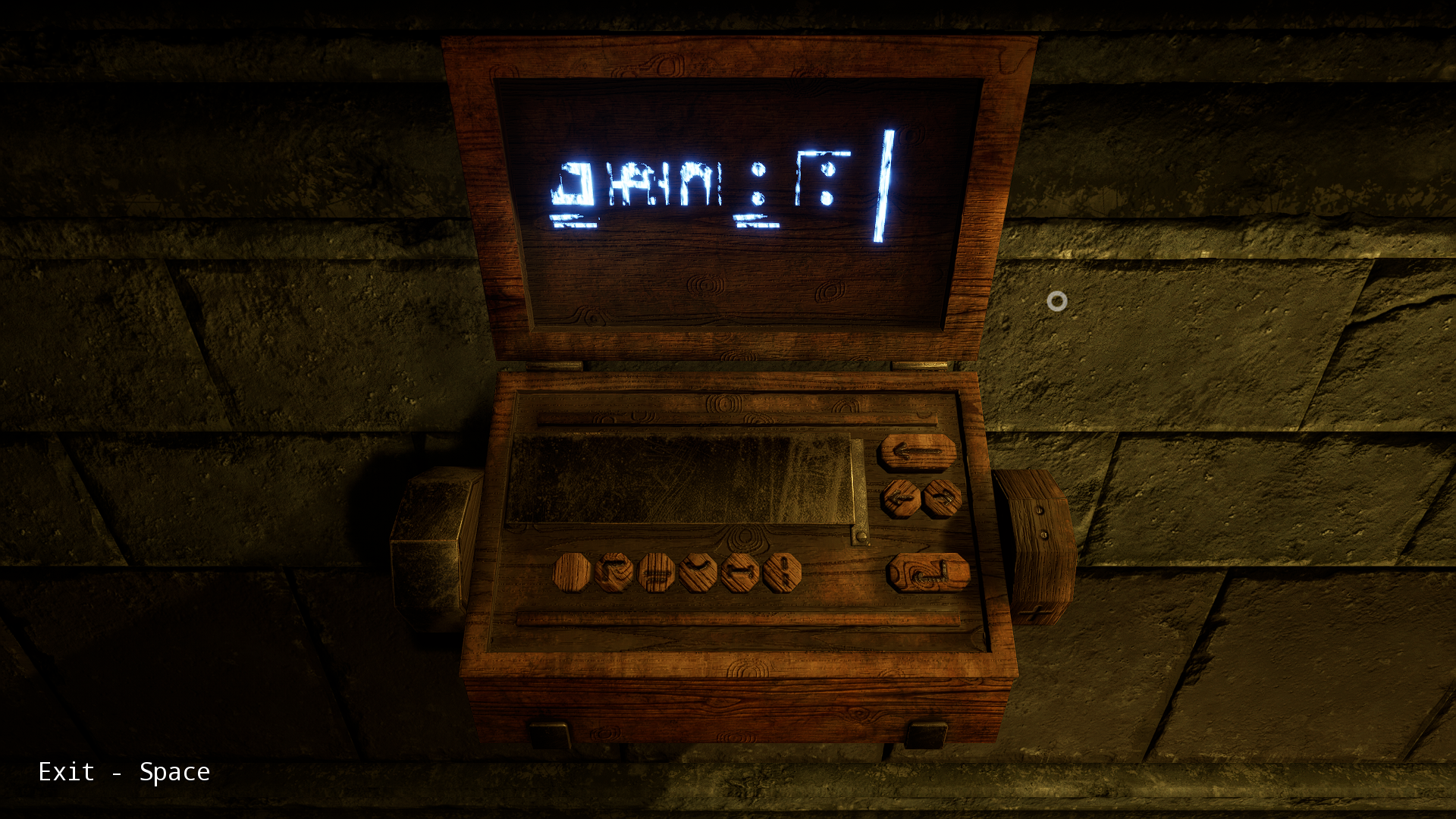
Task: Confirm input with the enter-arrow key
Action: 928,573
